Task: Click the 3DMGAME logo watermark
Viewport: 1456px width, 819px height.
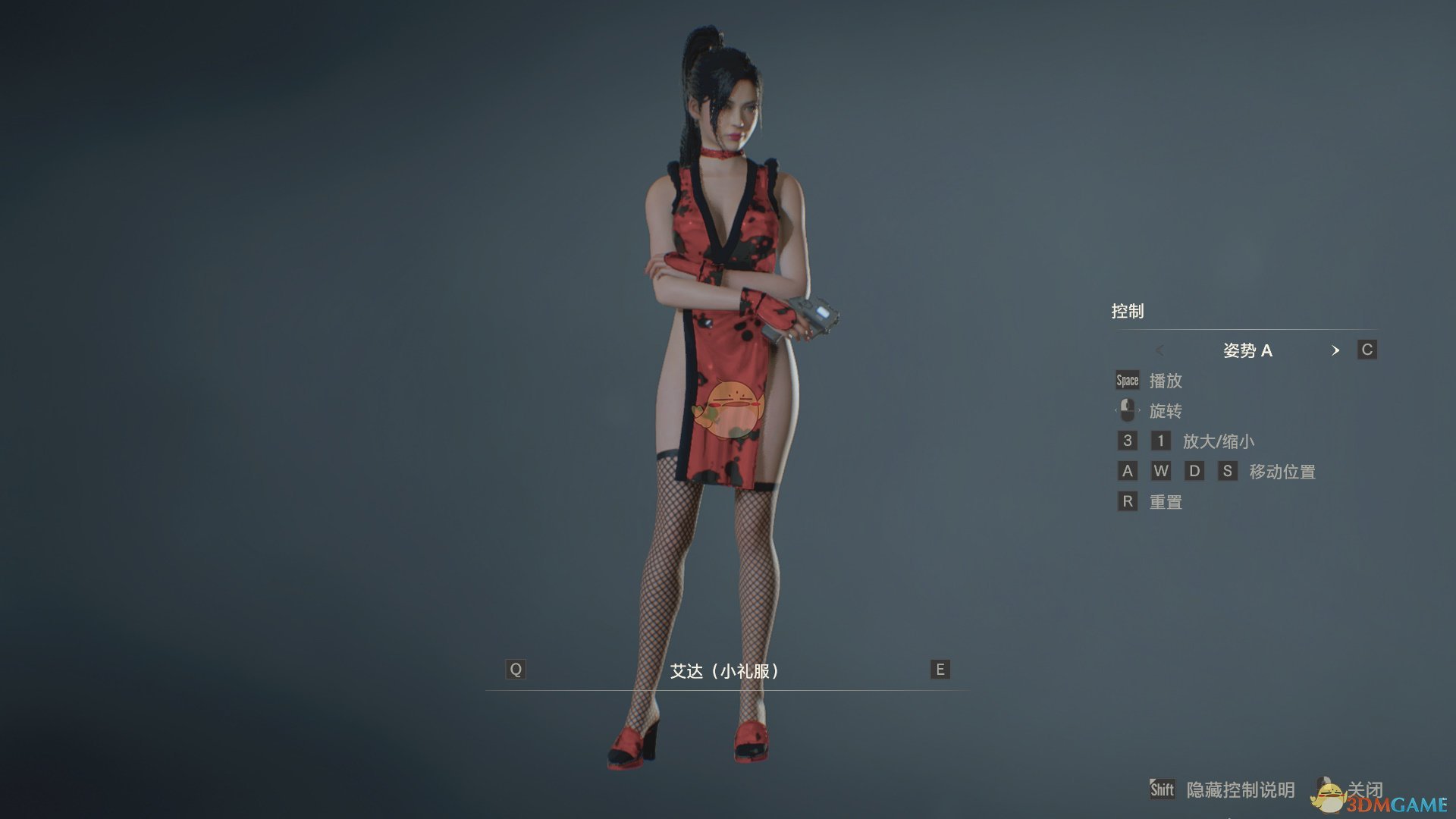Action: 1399,802
